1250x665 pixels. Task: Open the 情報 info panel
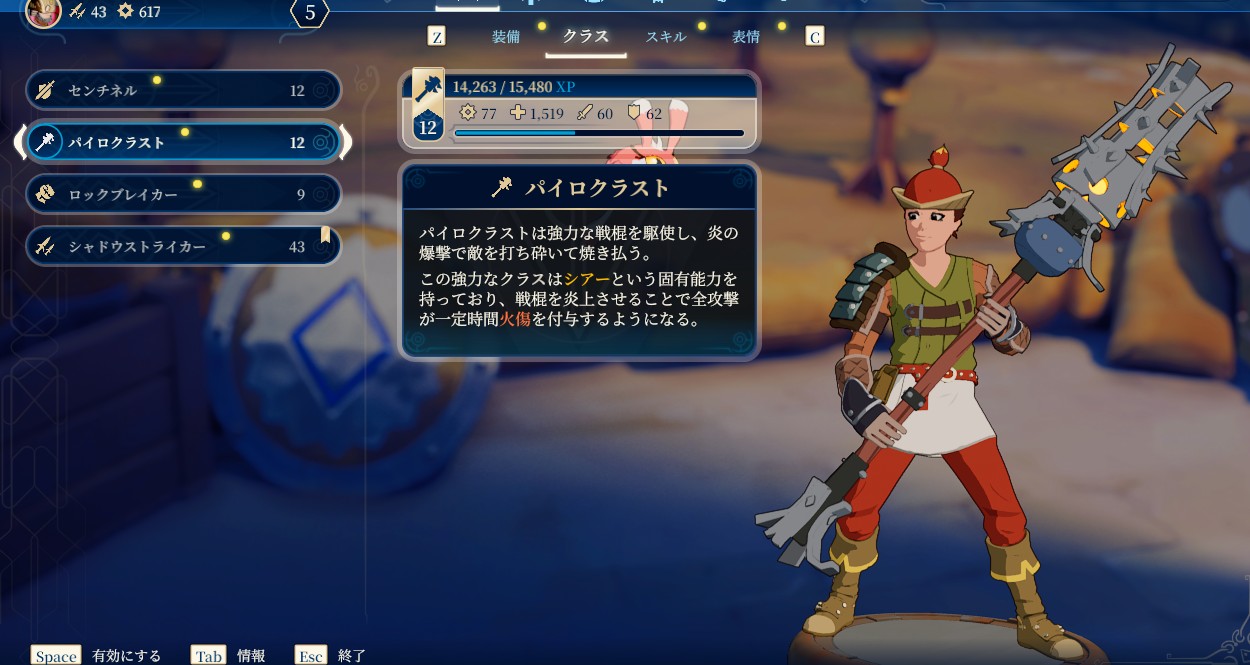coord(229,656)
